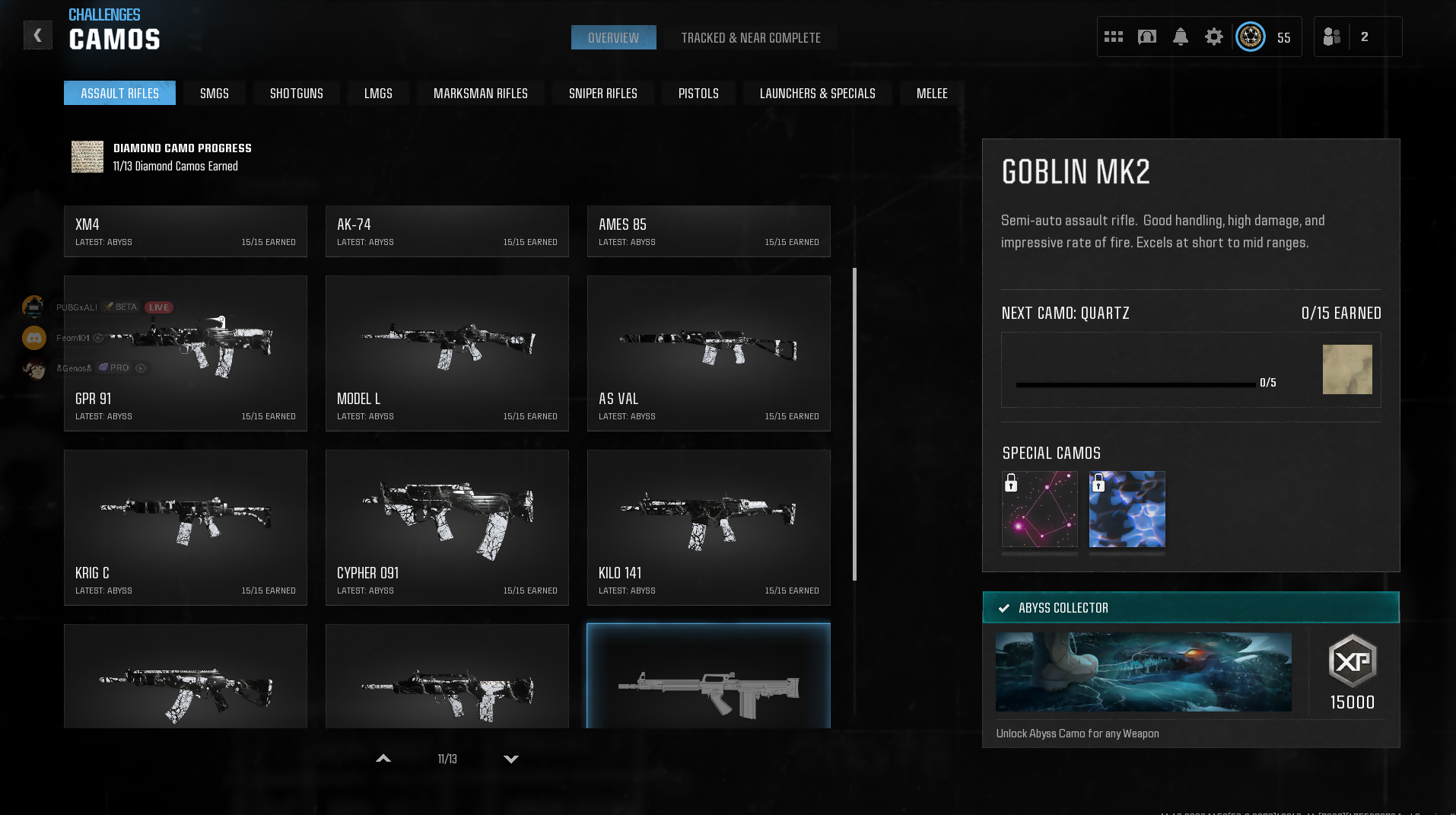This screenshot has width=1456, height=815.
Task: Go back using the arrow button
Action: pos(37,35)
